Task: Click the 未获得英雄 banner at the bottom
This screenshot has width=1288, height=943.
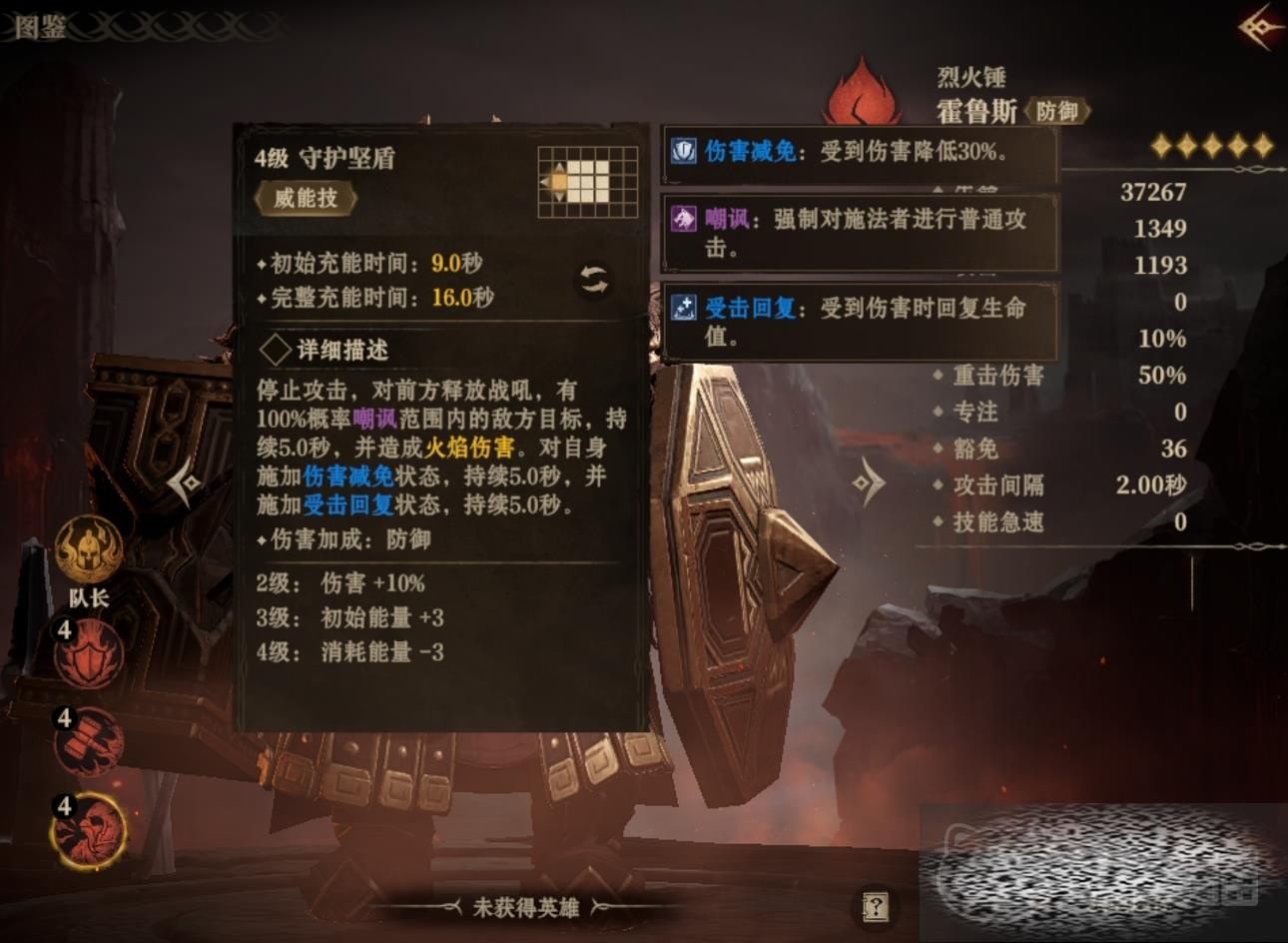Action: click(x=525, y=907)
